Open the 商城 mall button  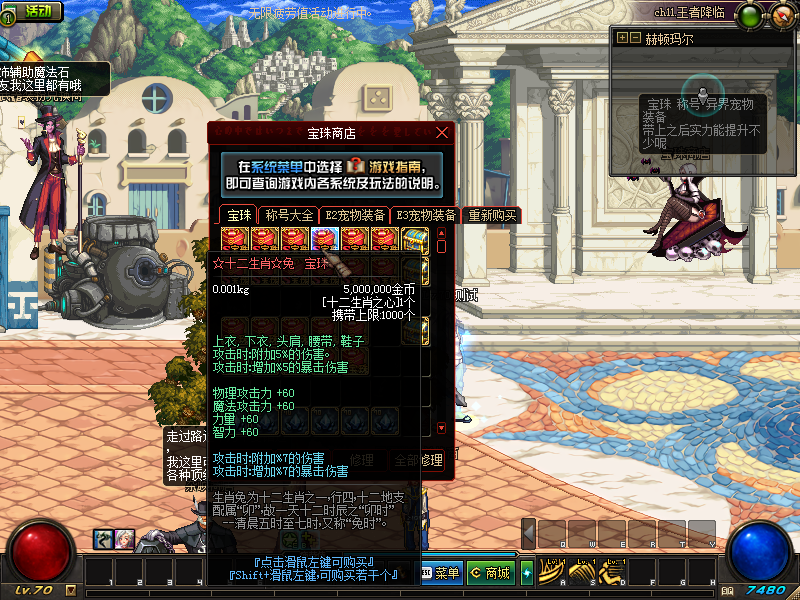[x=490, y=573]
